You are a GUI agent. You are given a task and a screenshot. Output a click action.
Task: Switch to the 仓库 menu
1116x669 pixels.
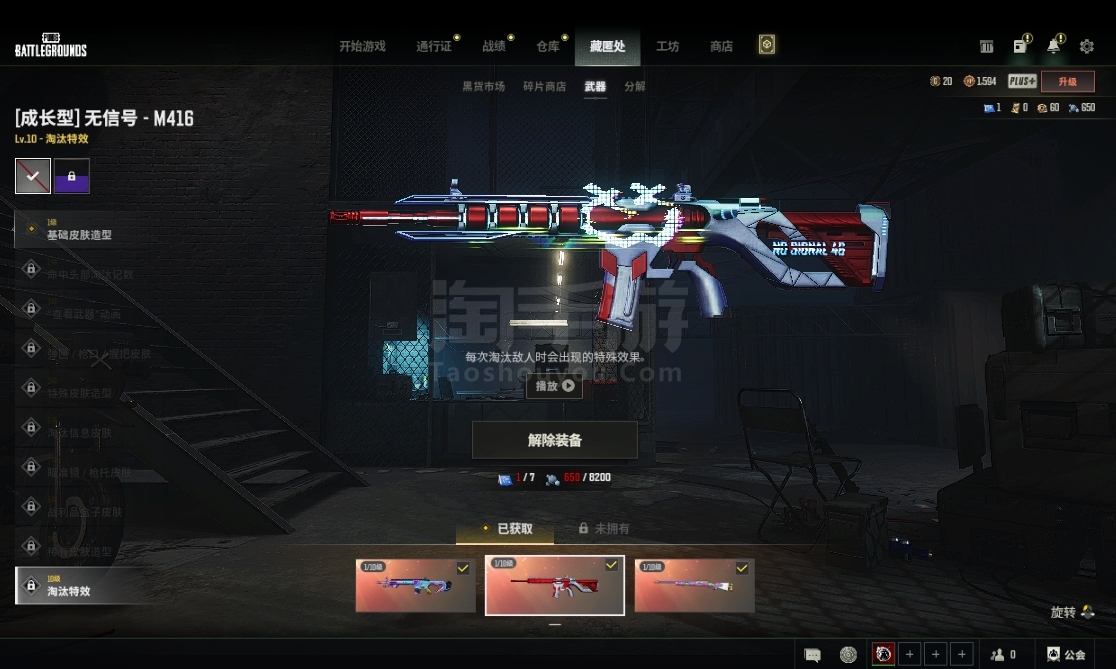pos(548,46)
